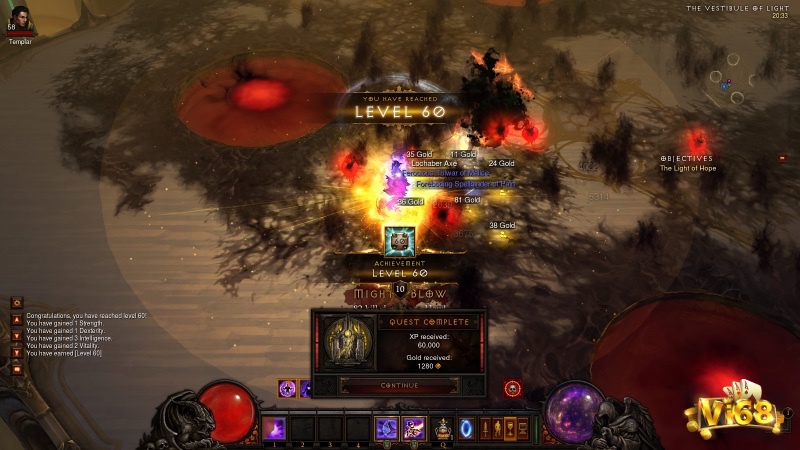This screenshot has height=450, width=800.
Task: Open the chat message bubble button
Action: pyautogui.click(x=16, y=369)
